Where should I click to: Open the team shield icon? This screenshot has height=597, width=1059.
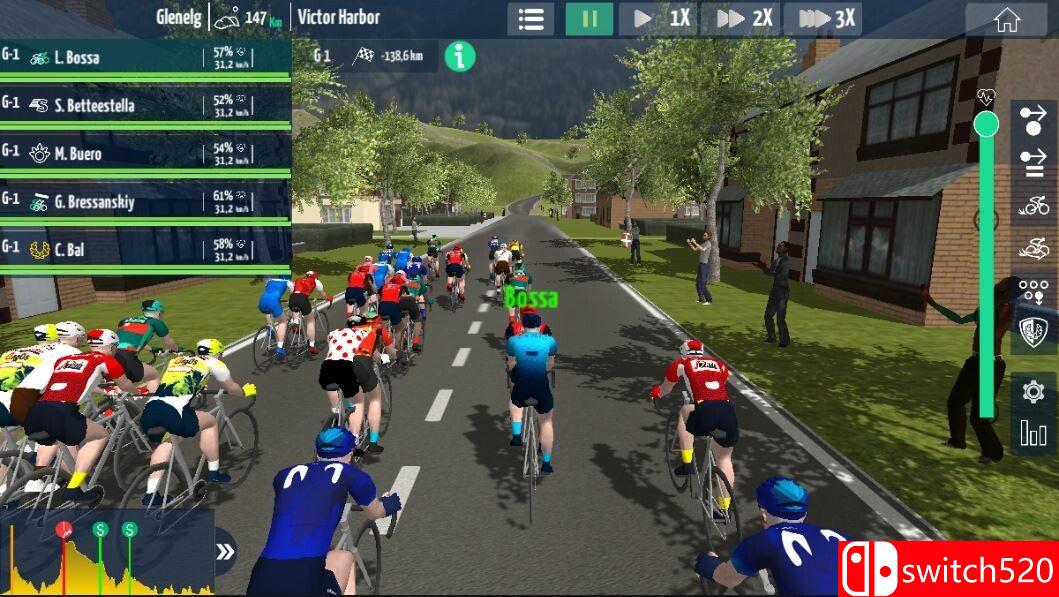[1033, 331]
